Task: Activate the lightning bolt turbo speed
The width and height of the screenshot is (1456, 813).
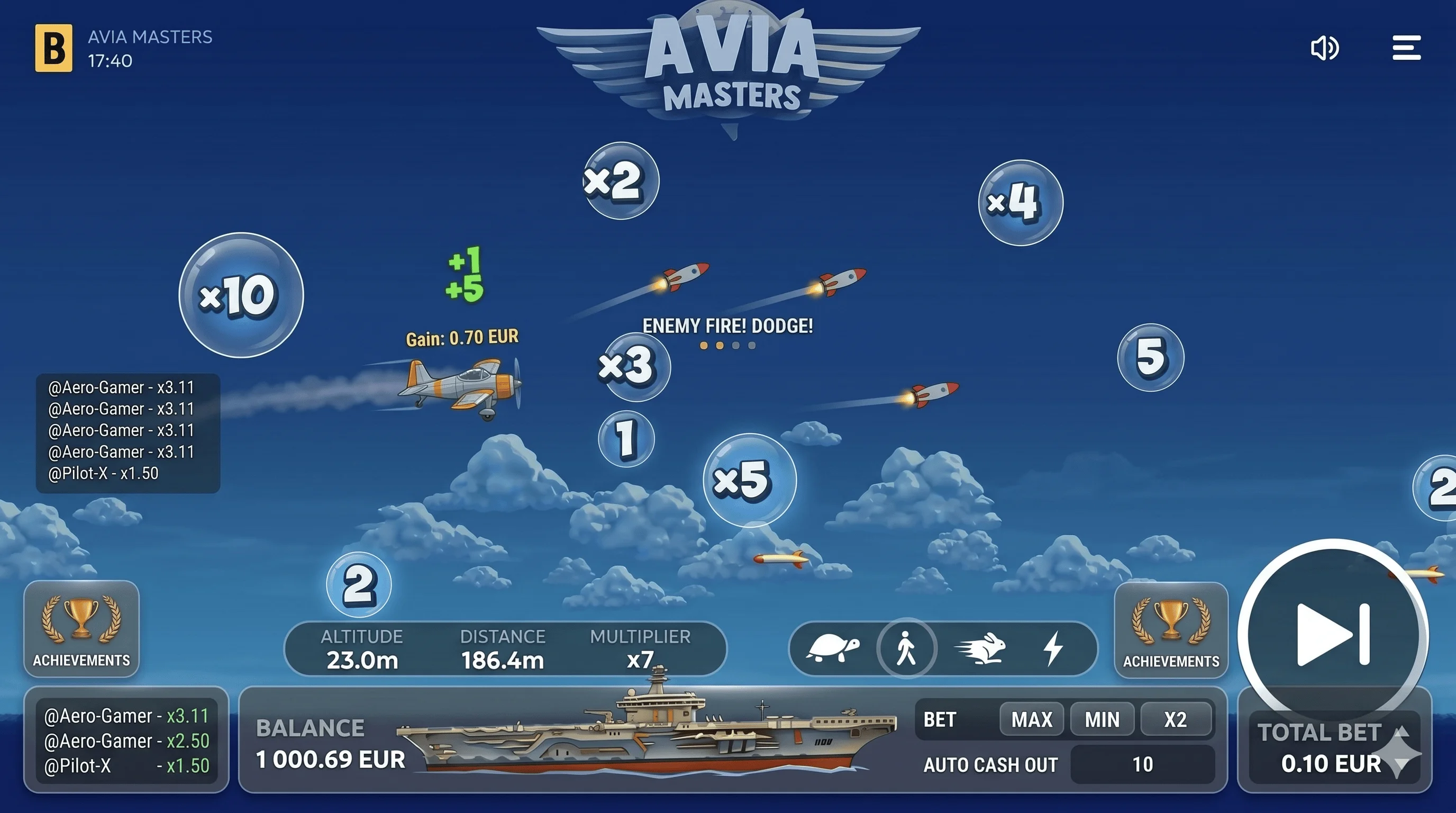Action: click(1053, 648)
